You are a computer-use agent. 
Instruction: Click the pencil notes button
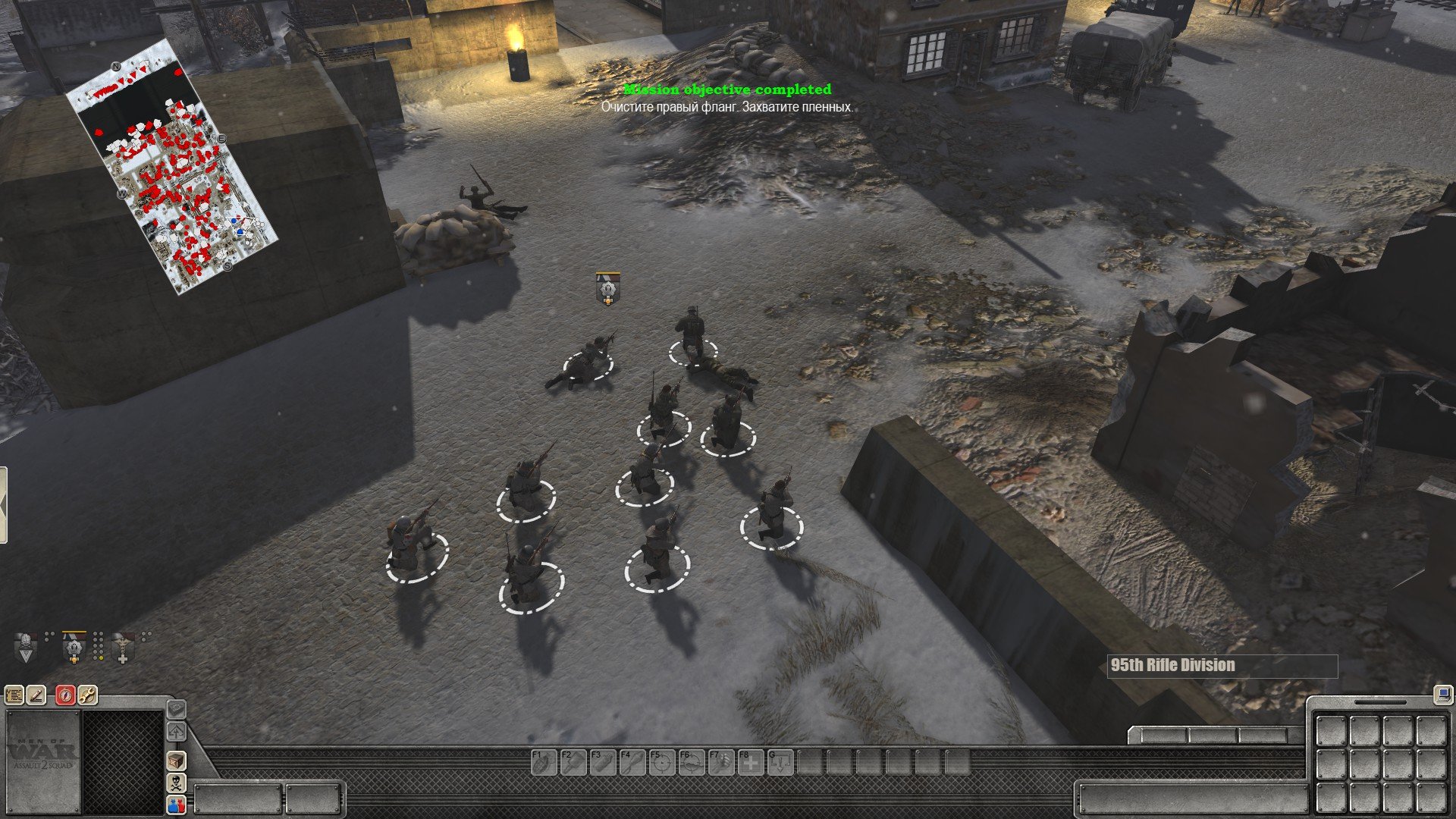[36, 694]
